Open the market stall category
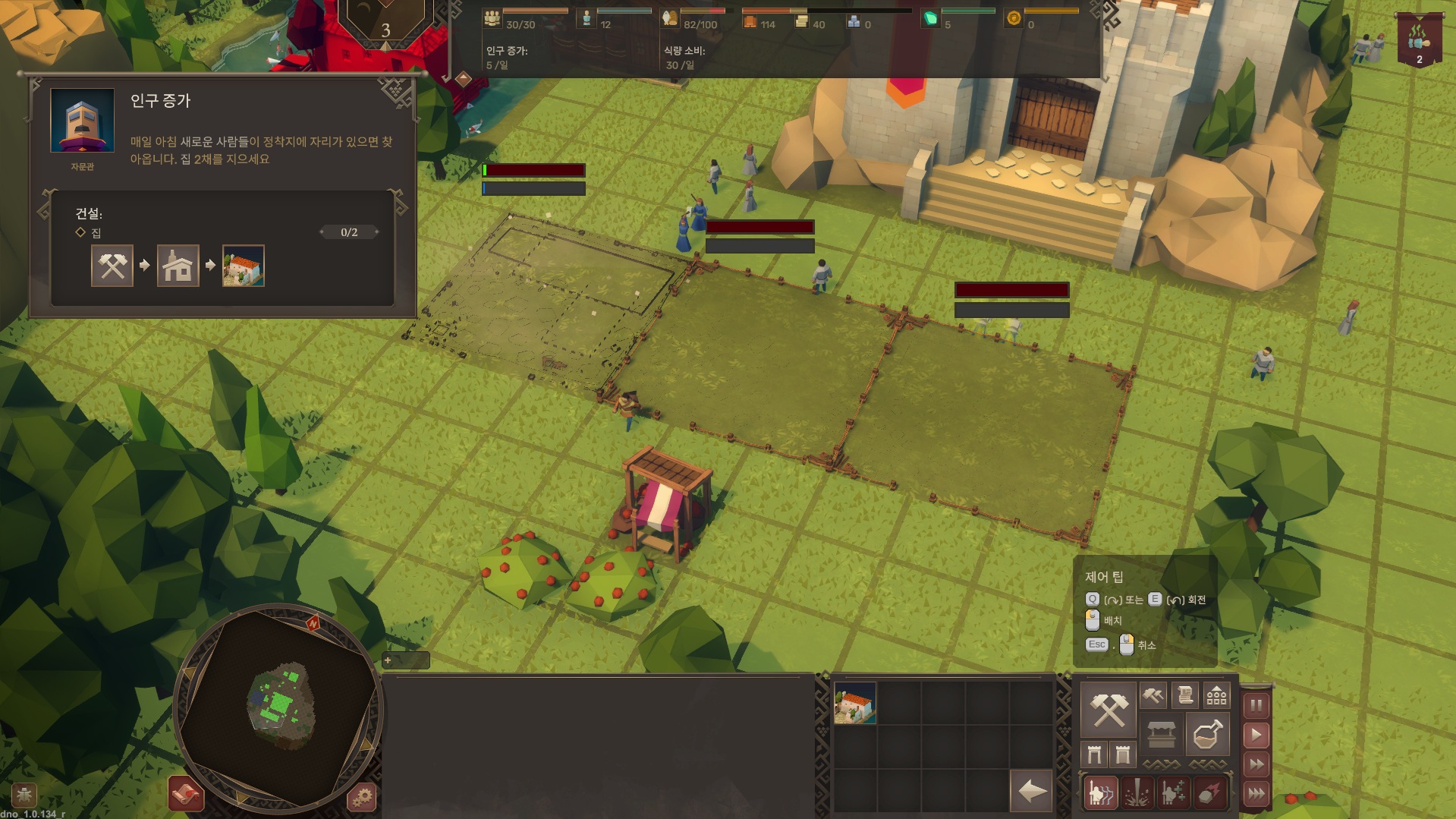1456x819 pixels. coord(1162,734)
